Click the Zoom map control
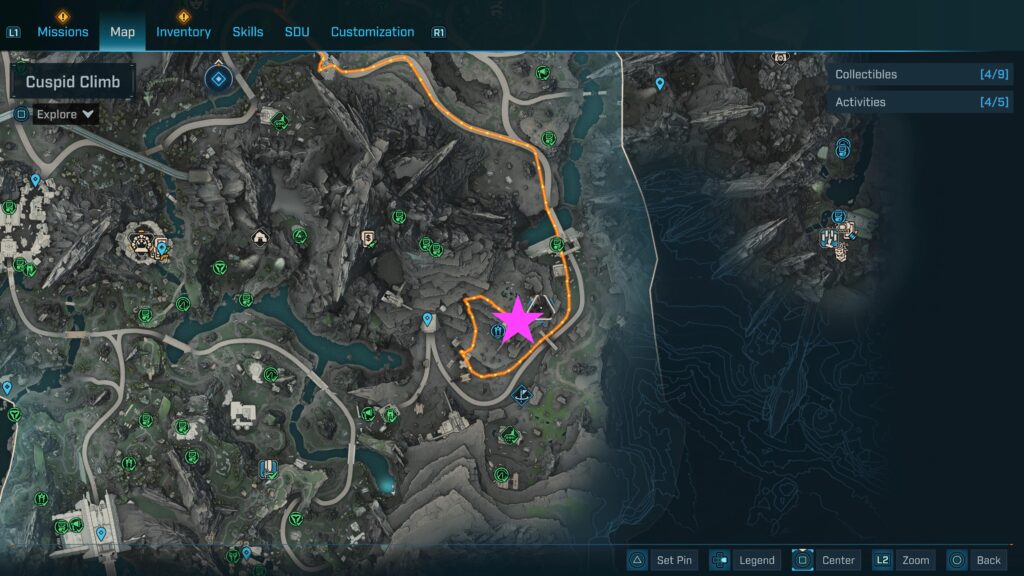Image resolution: width=1024 pixels, height=576 pixels. [x=903, y=560]
